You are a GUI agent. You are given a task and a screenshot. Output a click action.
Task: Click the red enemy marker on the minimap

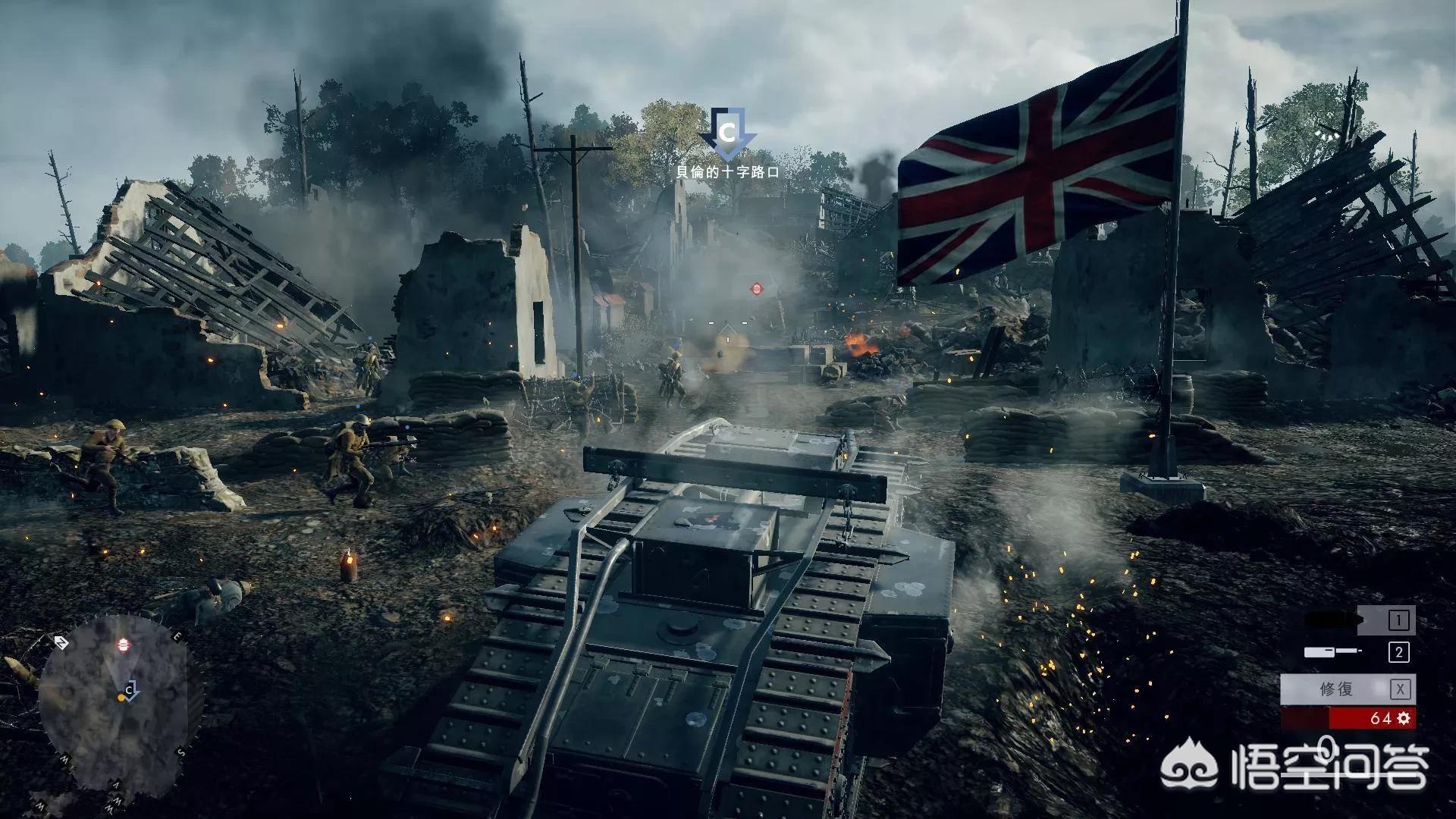click(124, 645)
